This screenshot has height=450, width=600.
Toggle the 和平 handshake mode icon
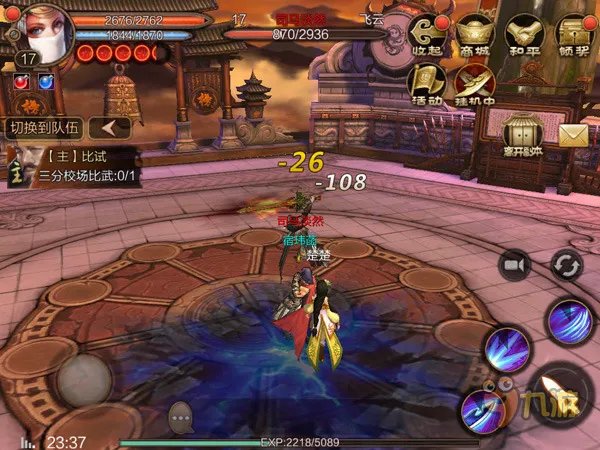click(x=524, y=32)
